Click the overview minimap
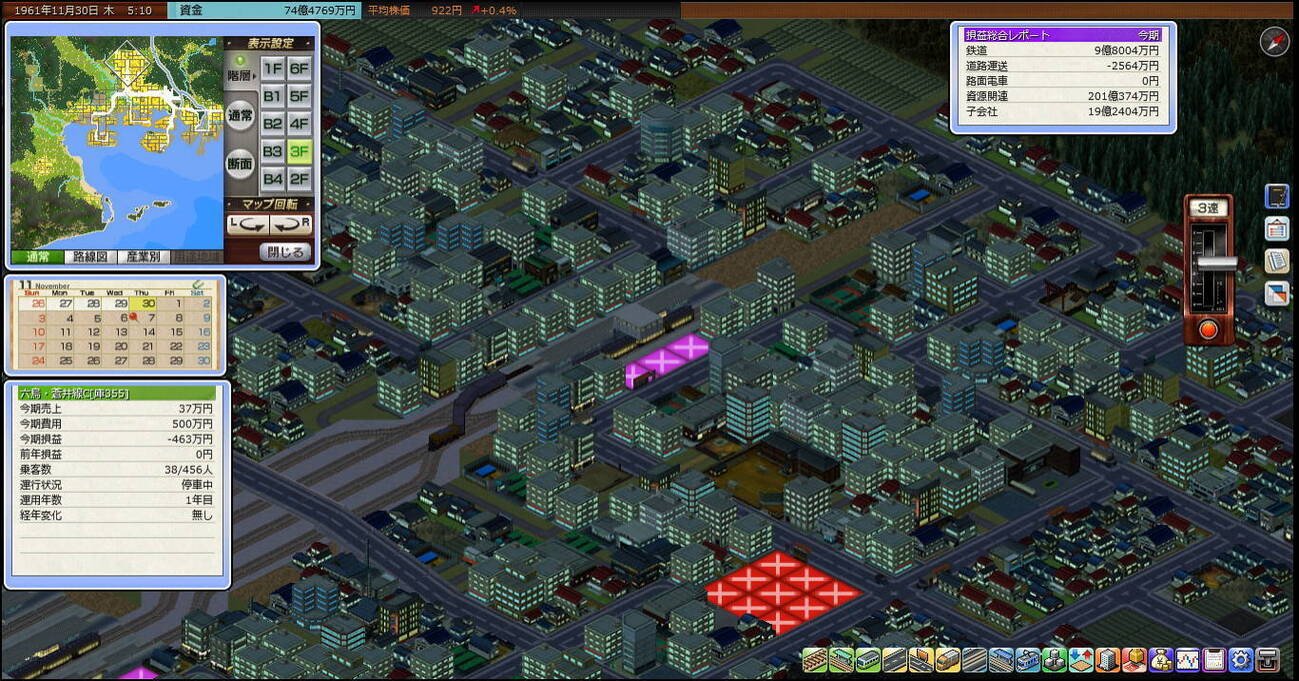Screen dimensions: 1299x681 [116, 142]
